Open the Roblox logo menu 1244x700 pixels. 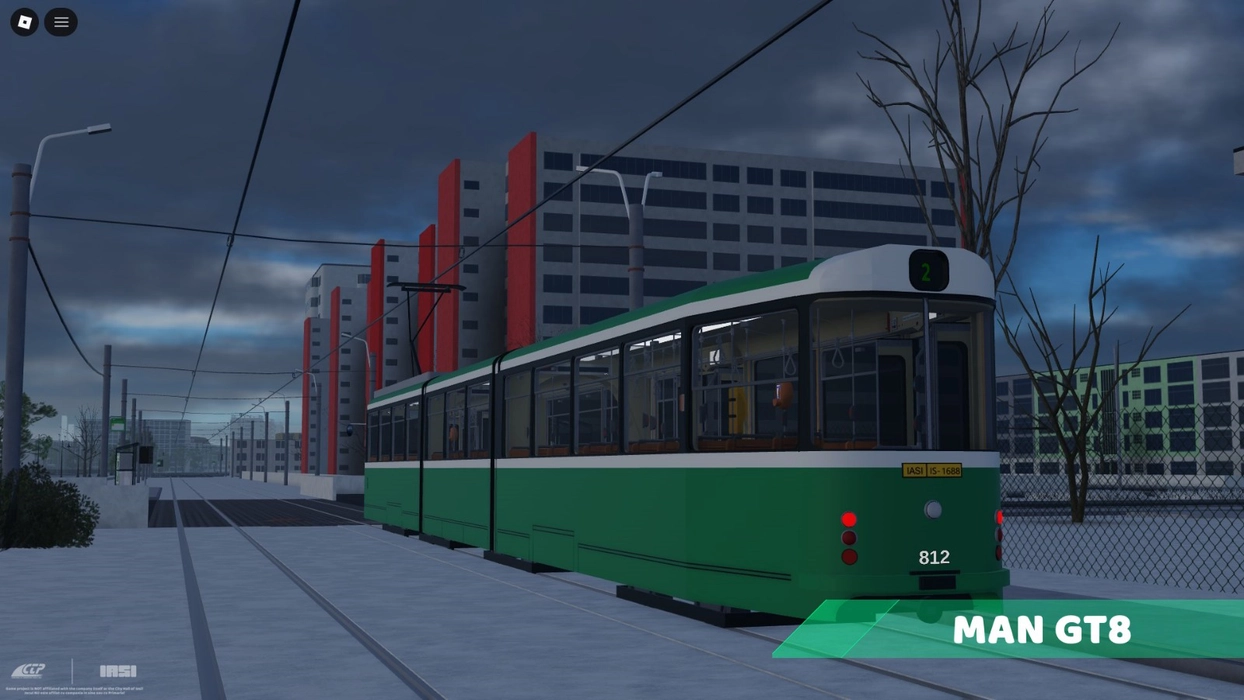coord(25,22)
